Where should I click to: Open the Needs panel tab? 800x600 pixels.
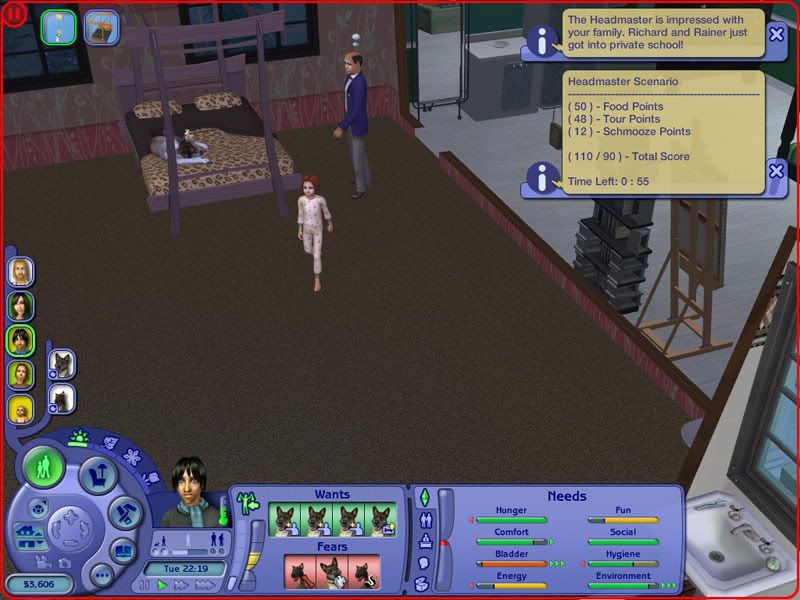coord(423,497)
